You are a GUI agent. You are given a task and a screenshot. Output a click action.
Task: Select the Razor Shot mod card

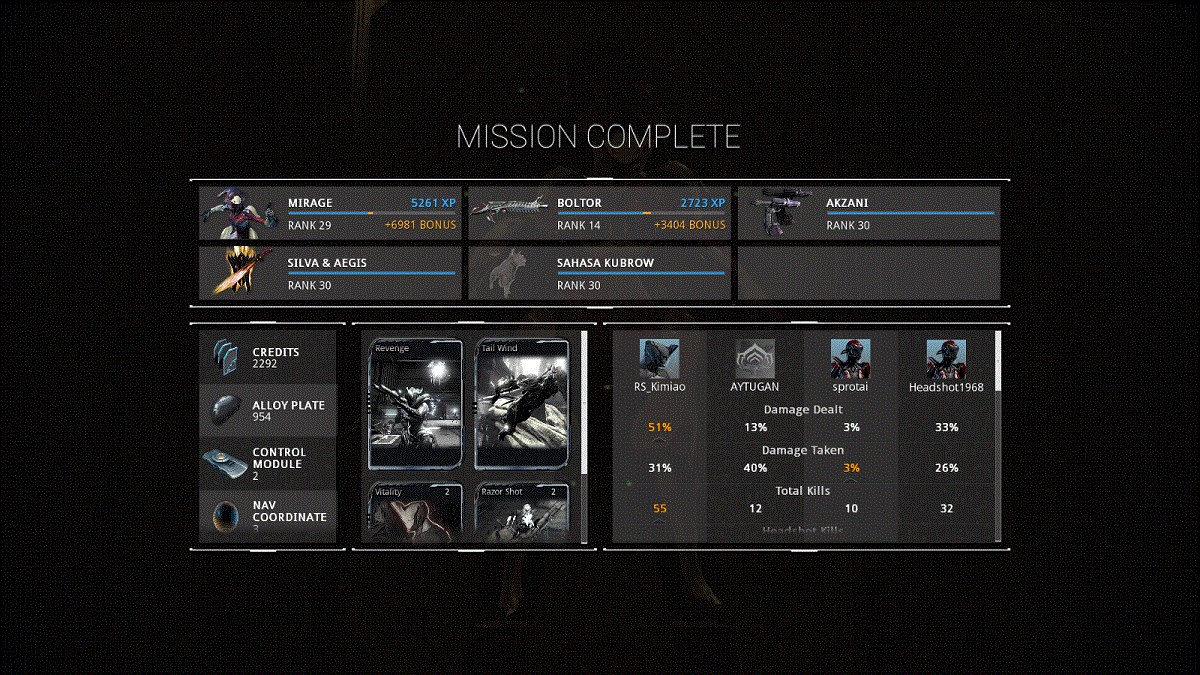(521, 512)
